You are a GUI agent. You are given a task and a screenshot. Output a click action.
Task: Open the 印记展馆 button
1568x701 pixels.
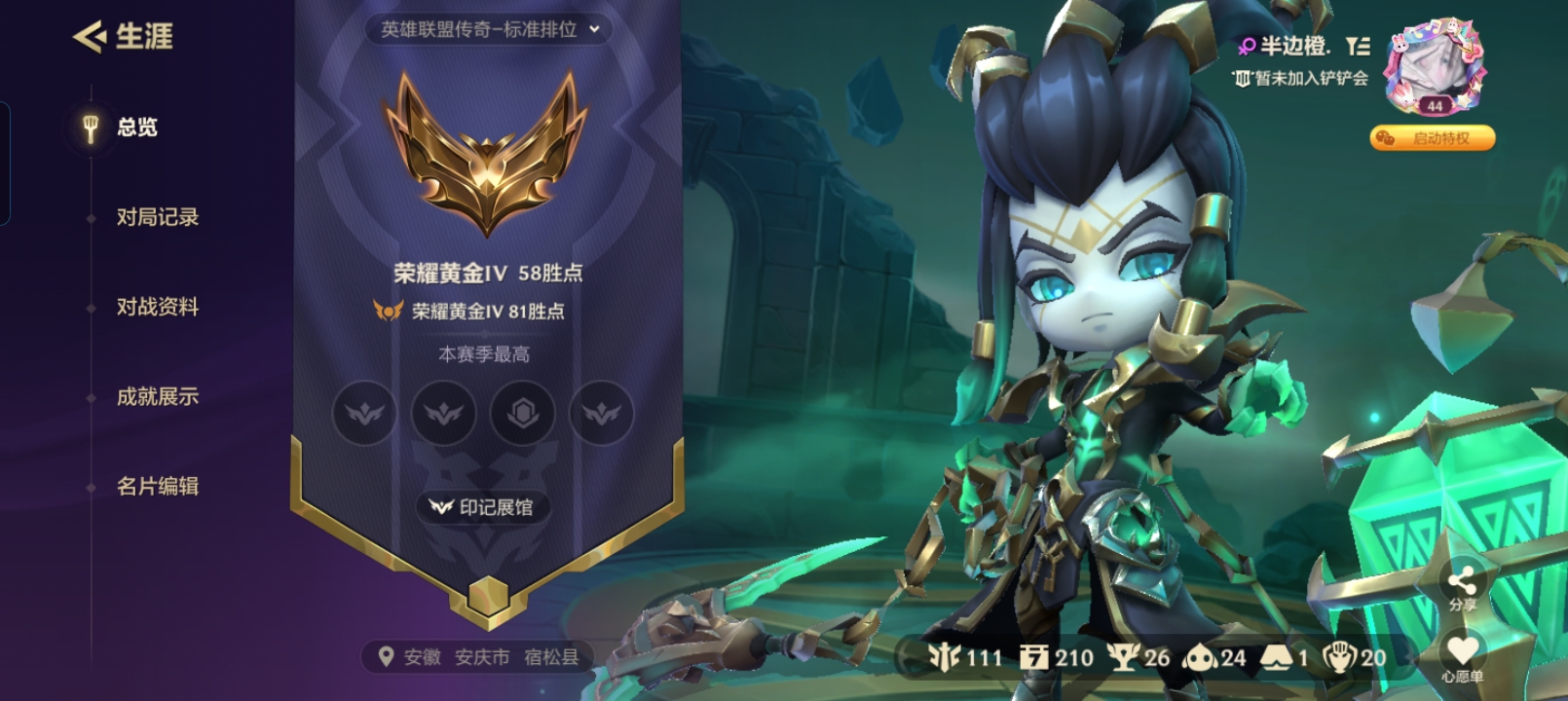[x=483, y=506]
